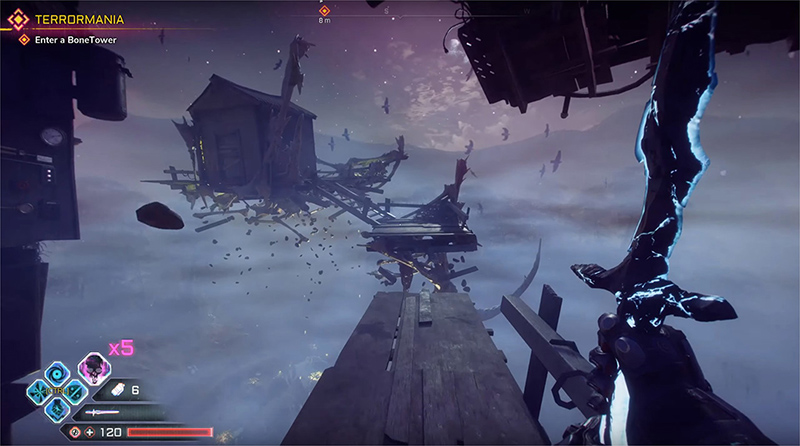Use the blue vortex ability
800x446 pixels.
pos(56,373)
